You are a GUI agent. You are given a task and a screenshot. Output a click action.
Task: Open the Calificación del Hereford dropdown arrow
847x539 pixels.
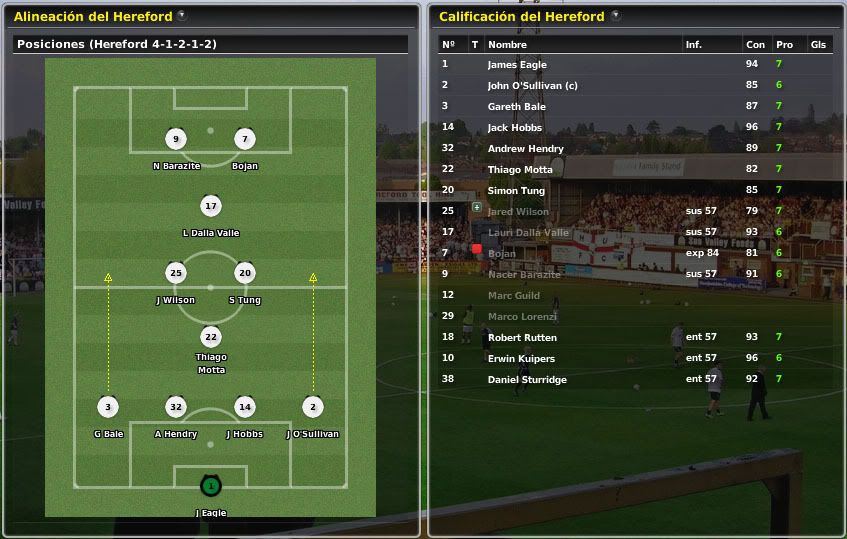[615, 16]
